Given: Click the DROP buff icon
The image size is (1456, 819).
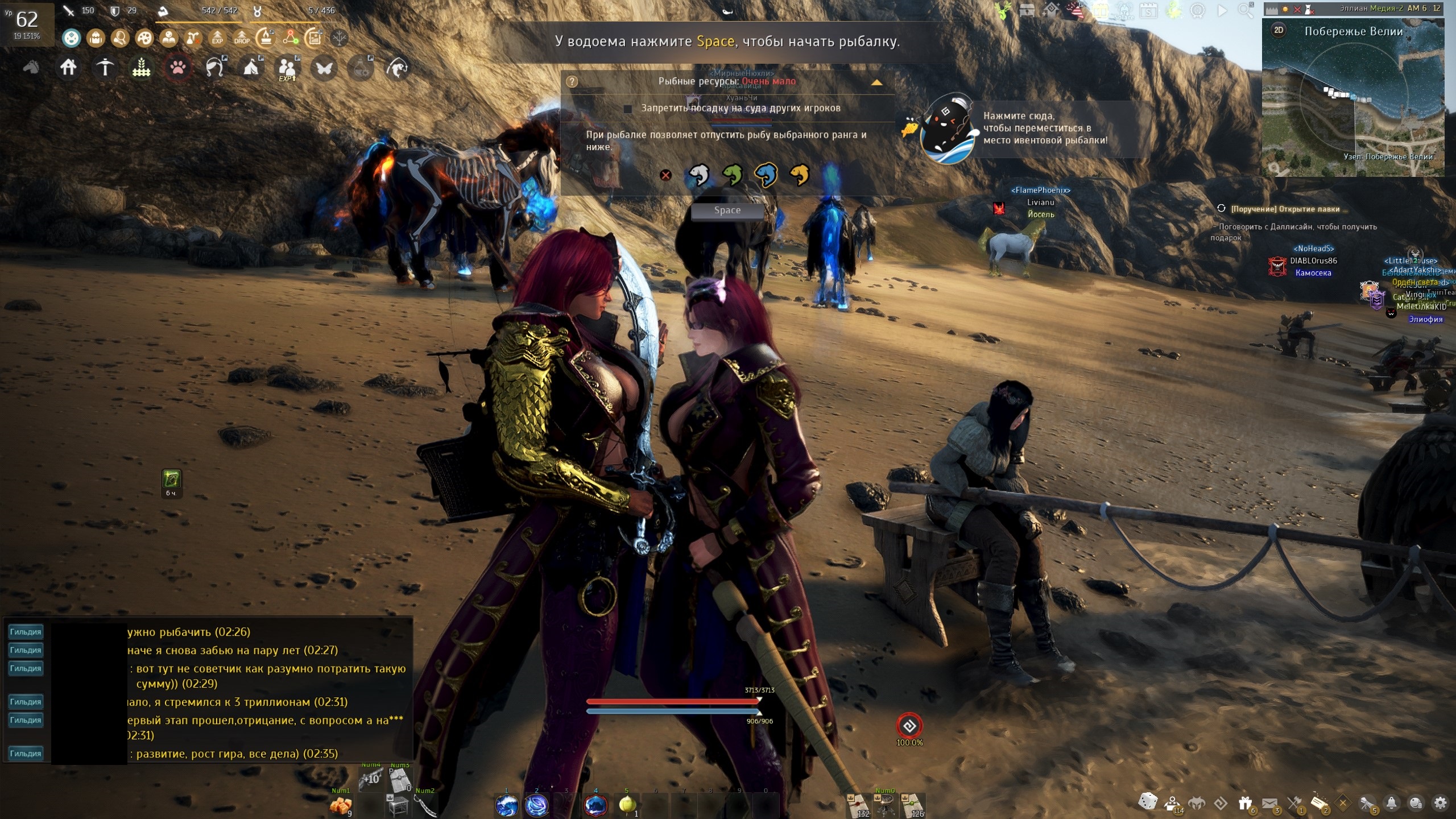Looking at the screenshot, I should pyautogui.click(x=242, y=38).
